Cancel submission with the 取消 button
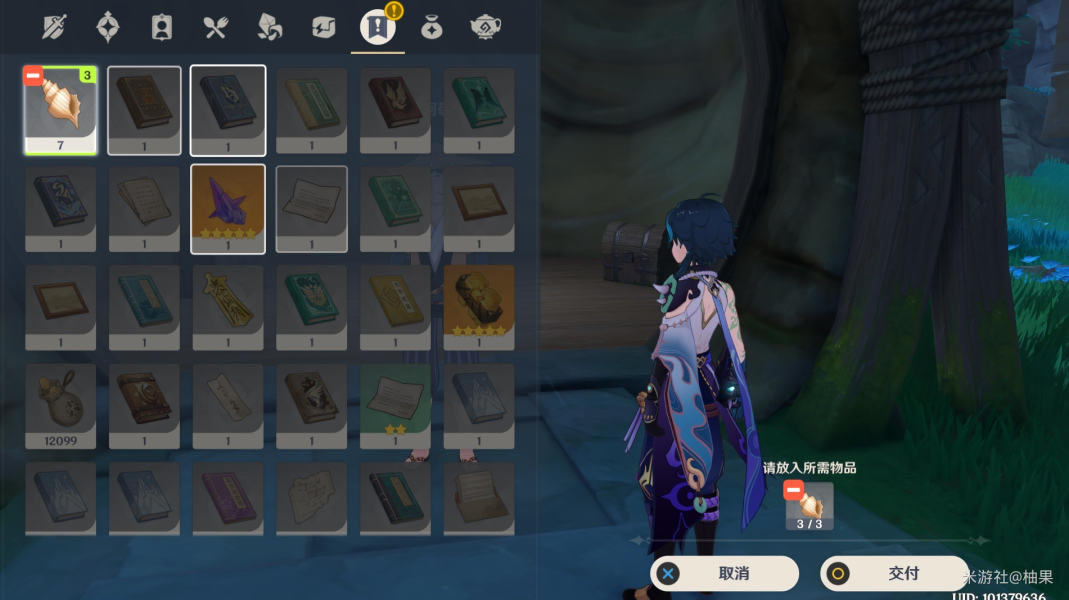 (724, 574)
